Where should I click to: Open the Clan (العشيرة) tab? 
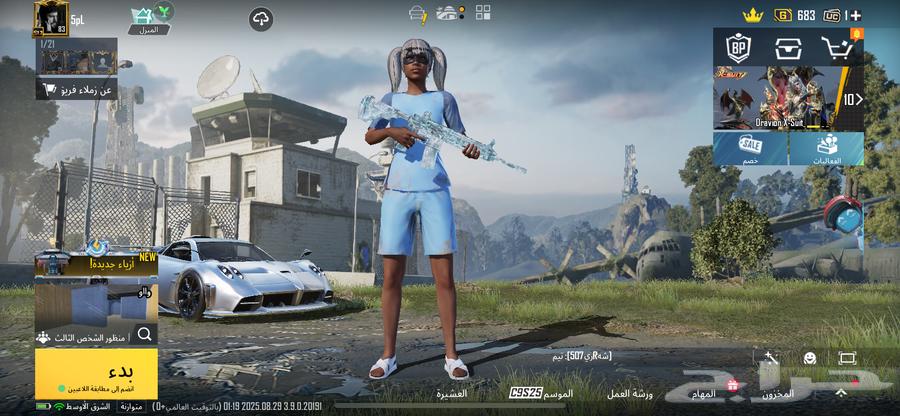[x=452, y=394]
